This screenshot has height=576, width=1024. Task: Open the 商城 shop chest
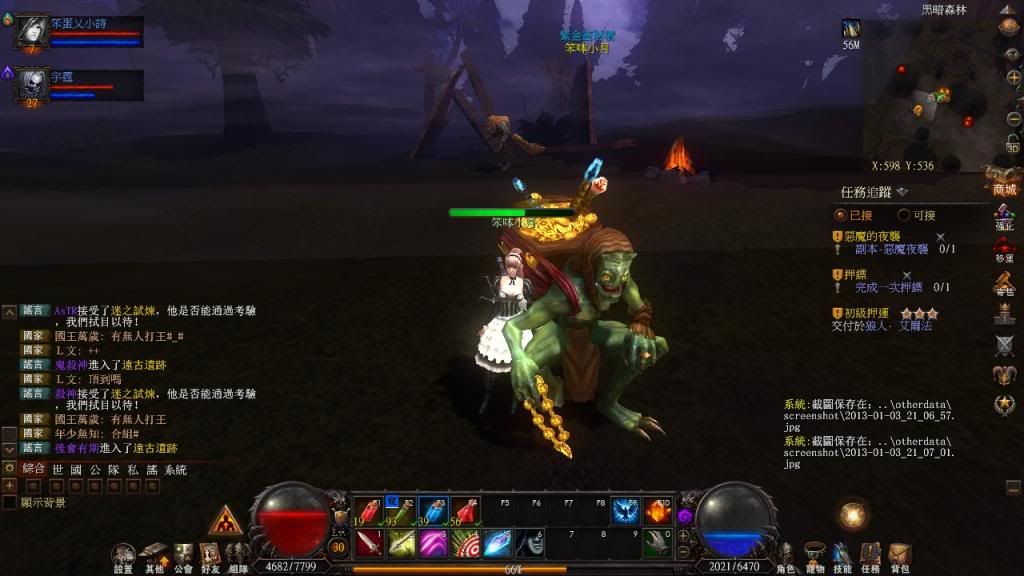(1004, 180)
